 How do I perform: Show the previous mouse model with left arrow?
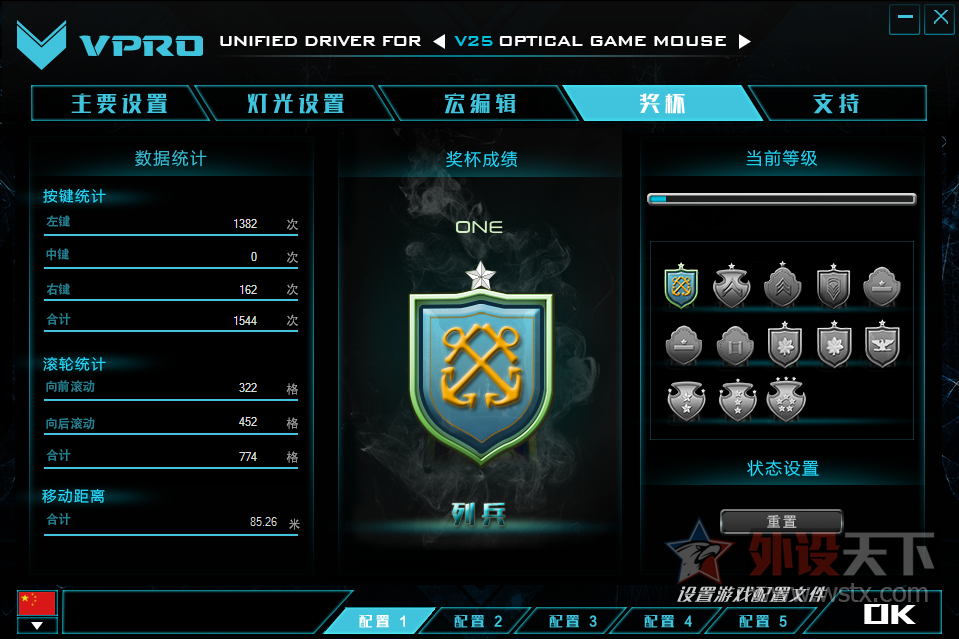439,42
